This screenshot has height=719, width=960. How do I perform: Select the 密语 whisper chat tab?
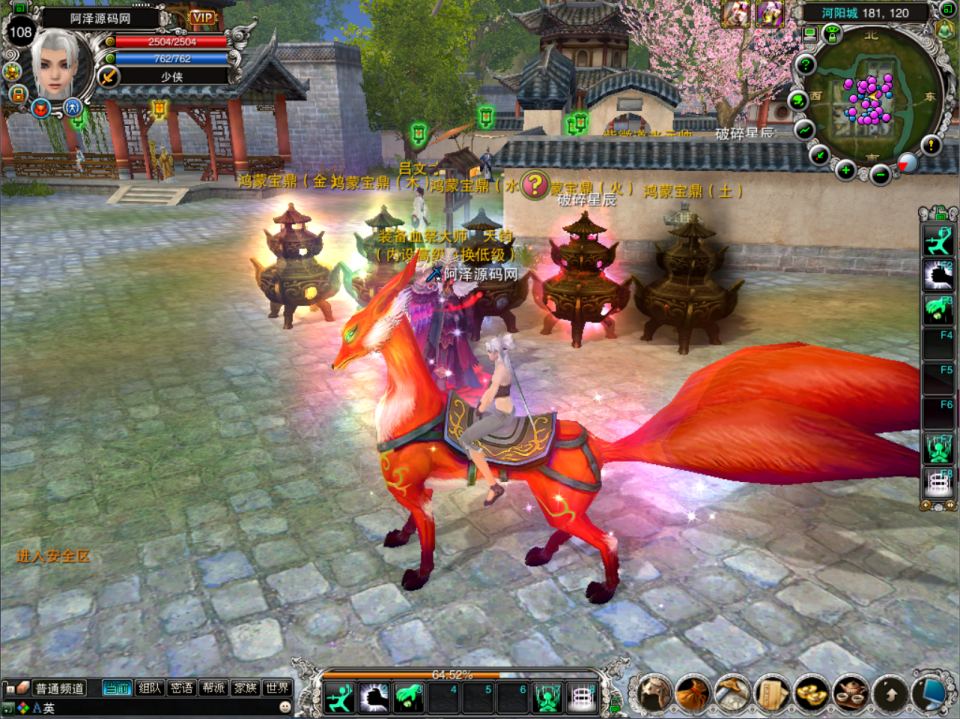click(x=182, y=688)
